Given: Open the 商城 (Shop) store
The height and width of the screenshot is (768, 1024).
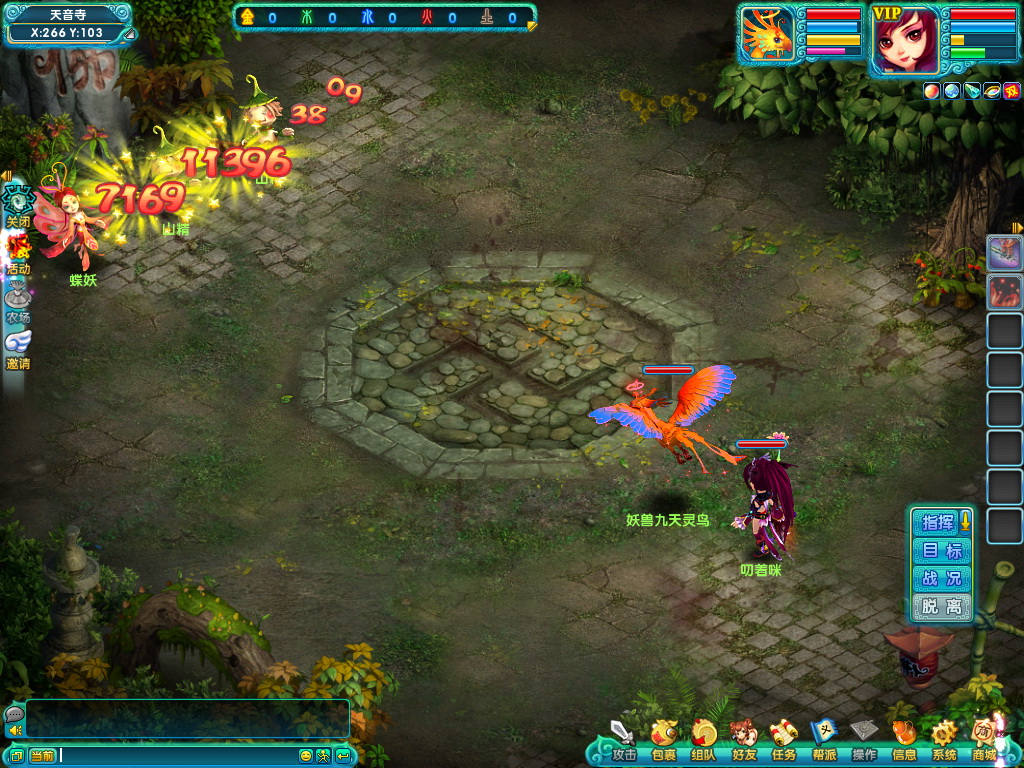Looking at the screenshot, I should click(984, 738).
